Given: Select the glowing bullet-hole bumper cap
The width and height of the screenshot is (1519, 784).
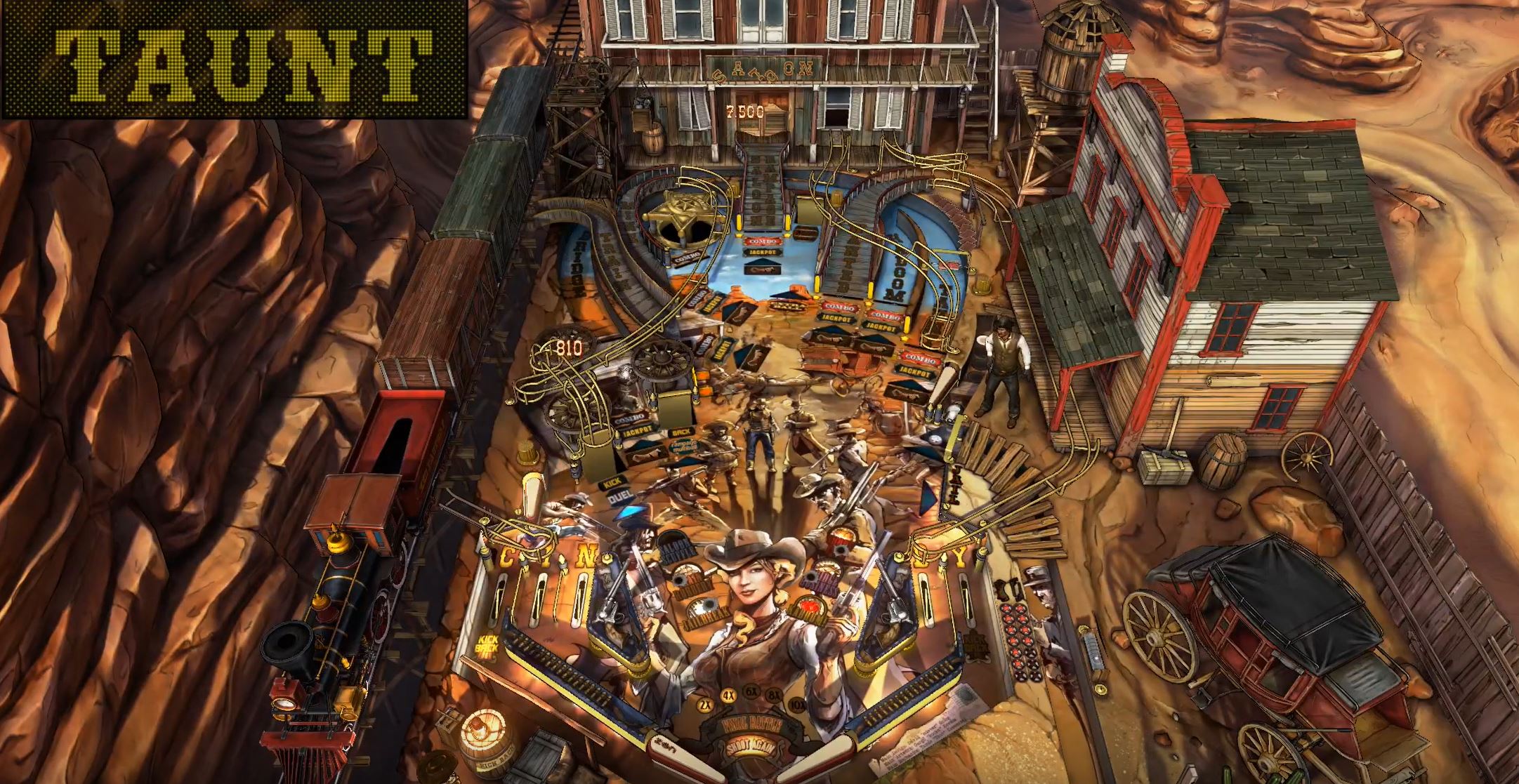Looking at the screenshot, I should [810, 606].
